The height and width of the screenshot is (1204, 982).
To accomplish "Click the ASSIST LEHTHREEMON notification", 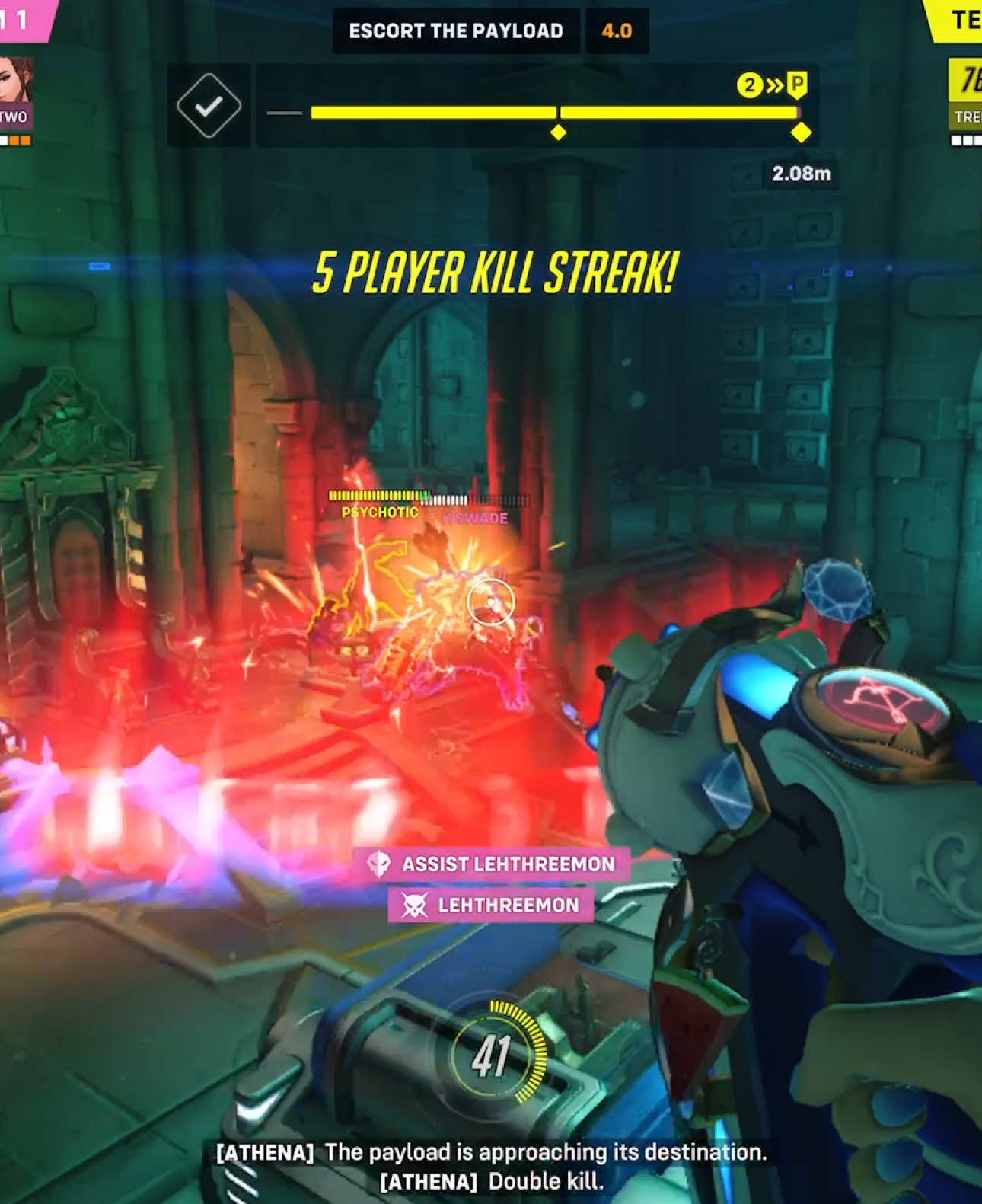I will pyautogui.click(x=495, y=864).
